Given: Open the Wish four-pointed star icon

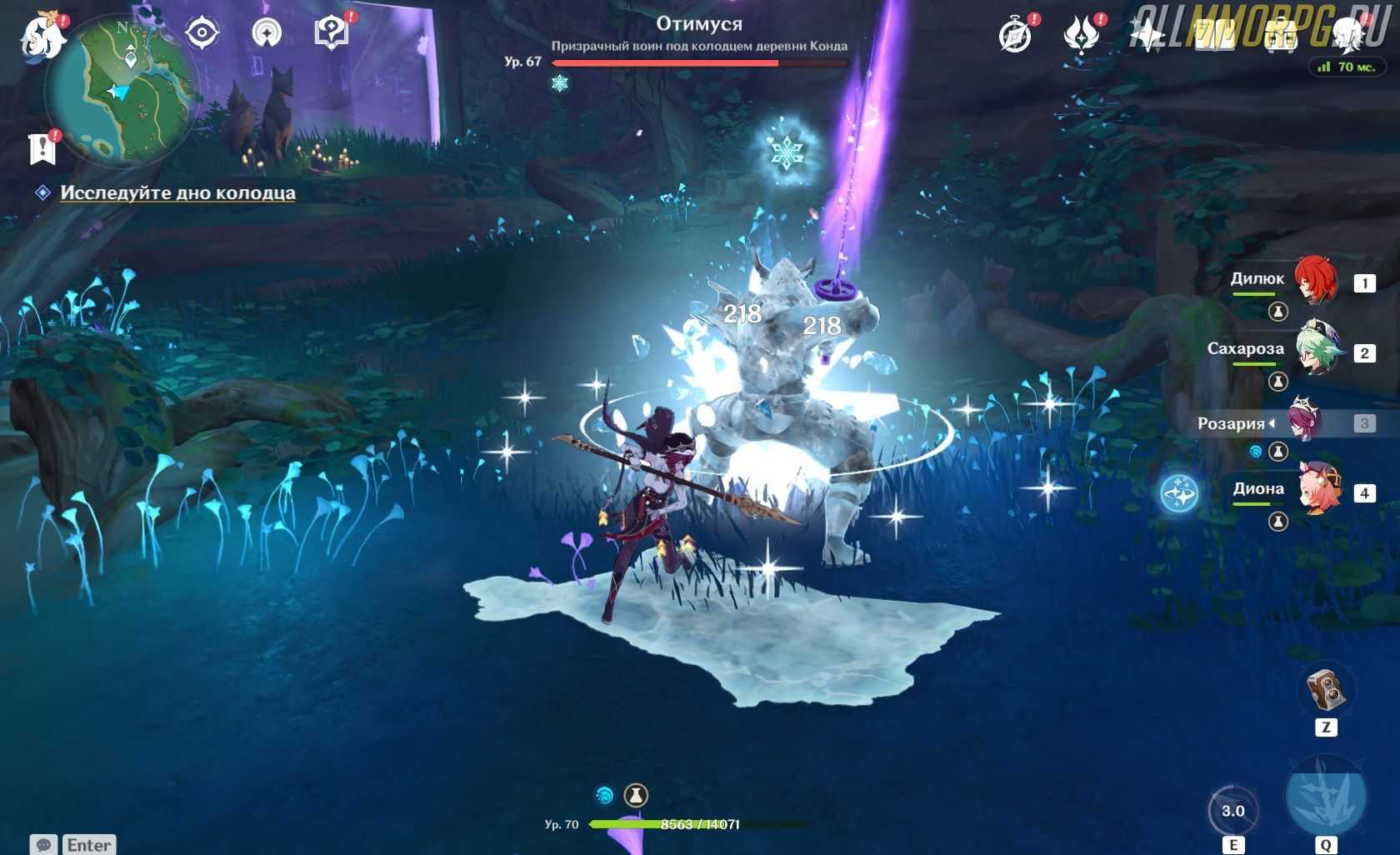Looking at the screenshot, I should 1147,35.
